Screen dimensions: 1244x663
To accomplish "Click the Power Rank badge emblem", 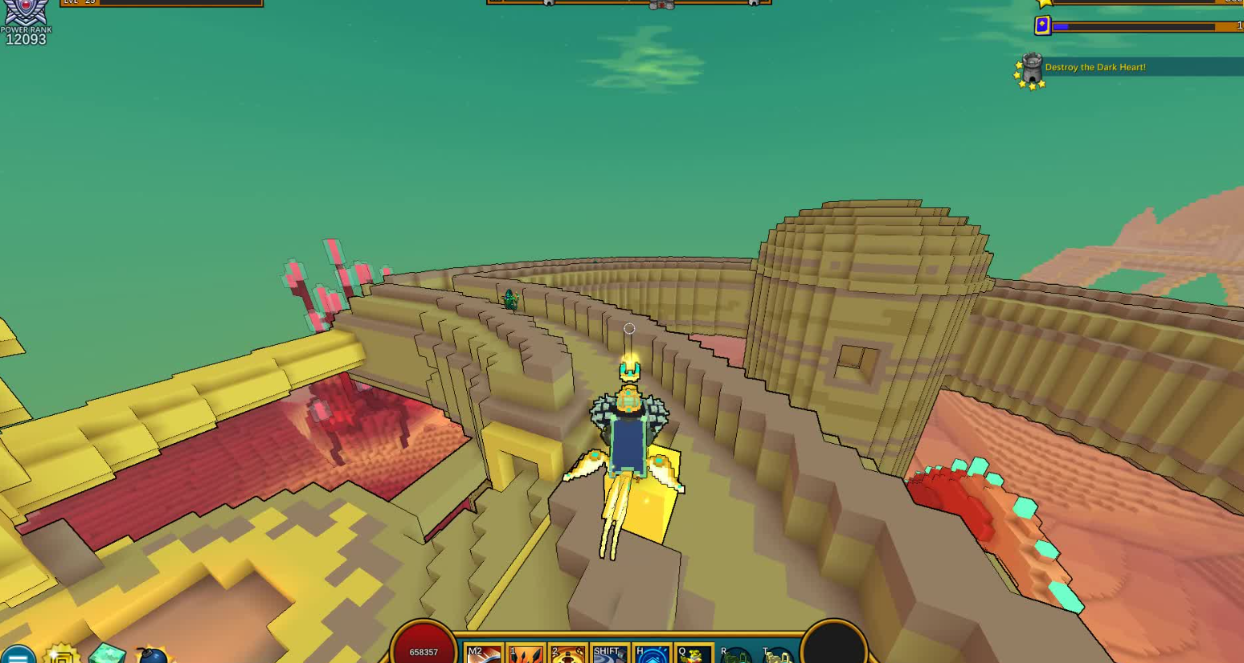I will click(25, 12).
